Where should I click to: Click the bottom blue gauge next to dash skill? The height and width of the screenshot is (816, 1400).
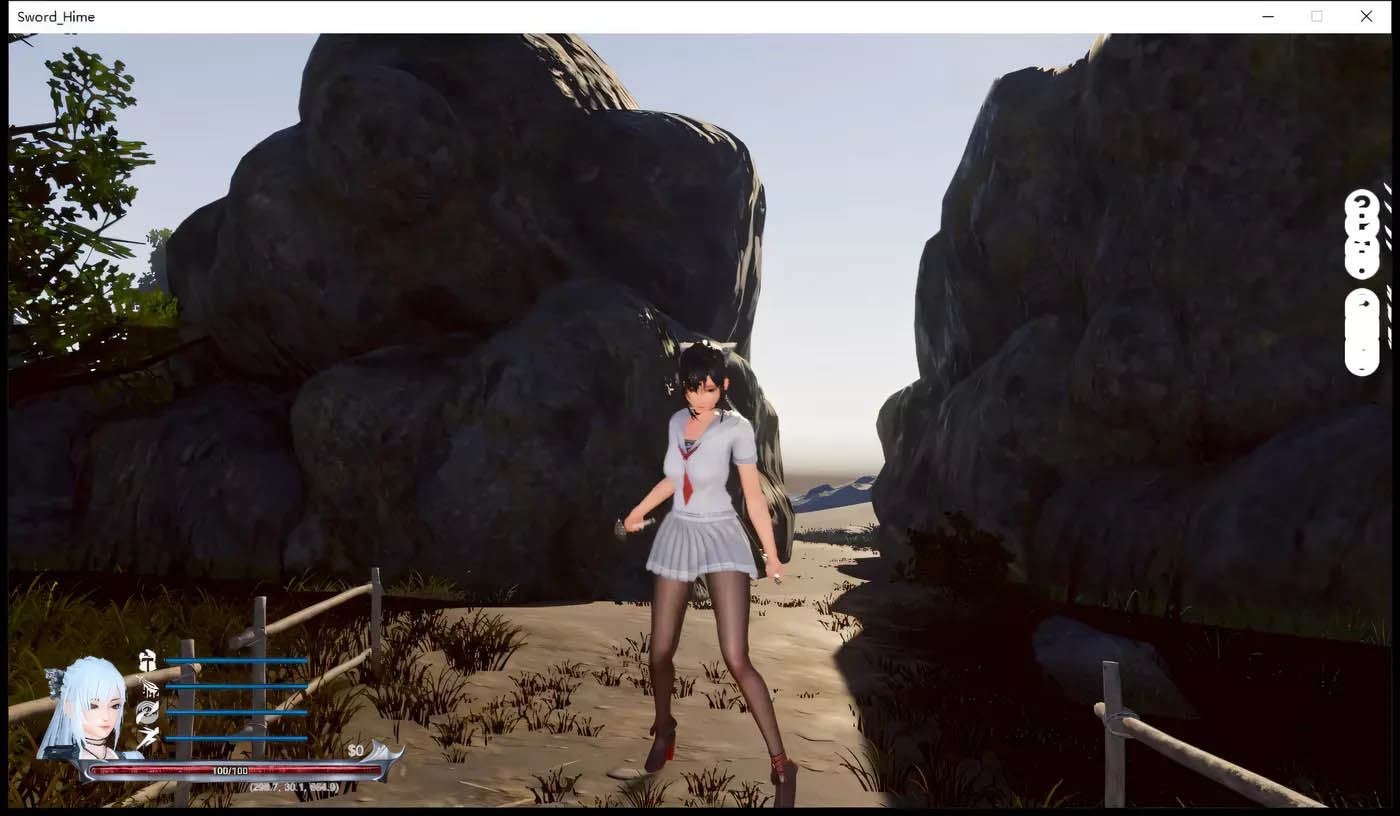[235, 738]
